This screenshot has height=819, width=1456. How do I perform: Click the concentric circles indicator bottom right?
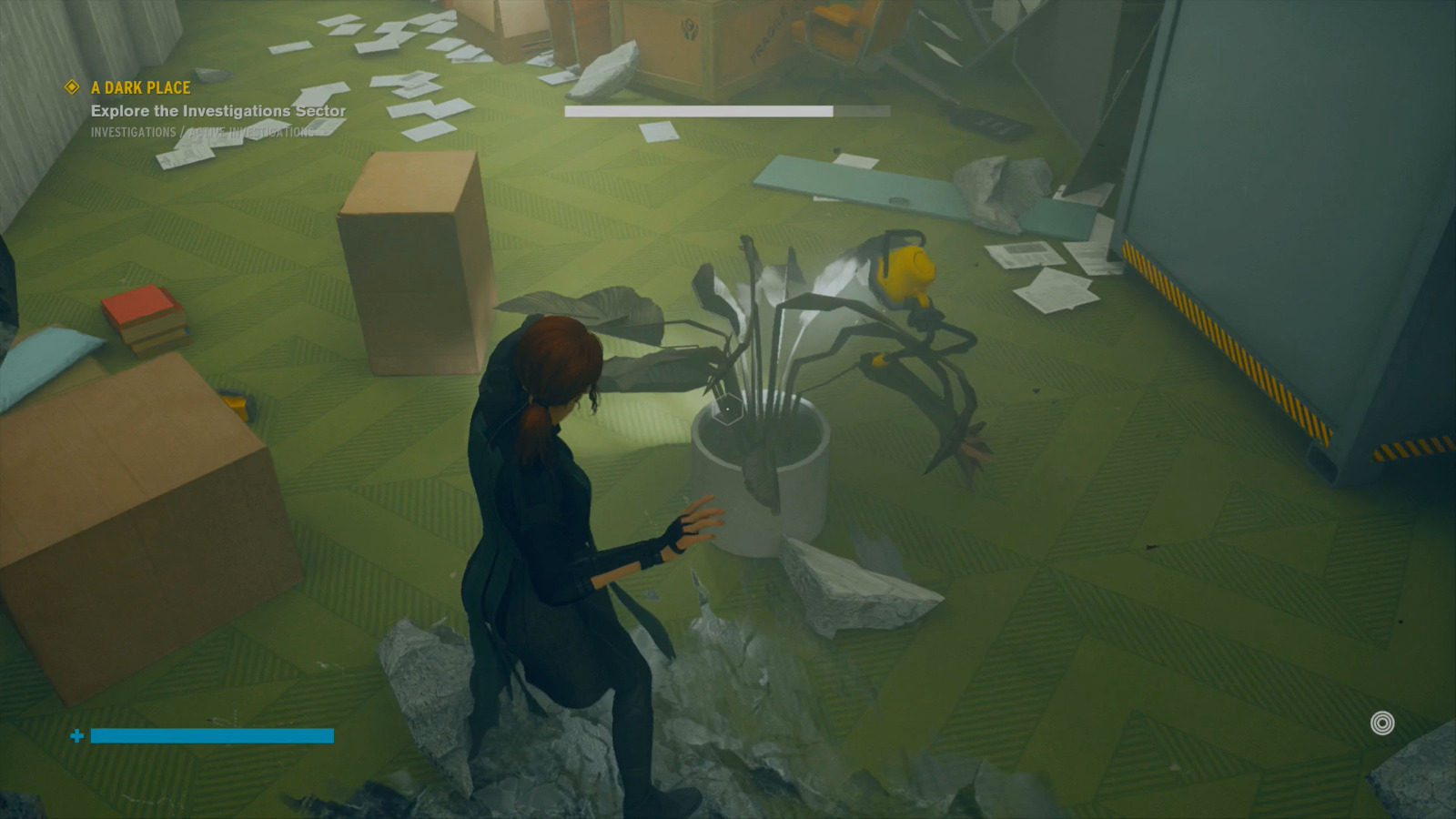point(1381,723)
